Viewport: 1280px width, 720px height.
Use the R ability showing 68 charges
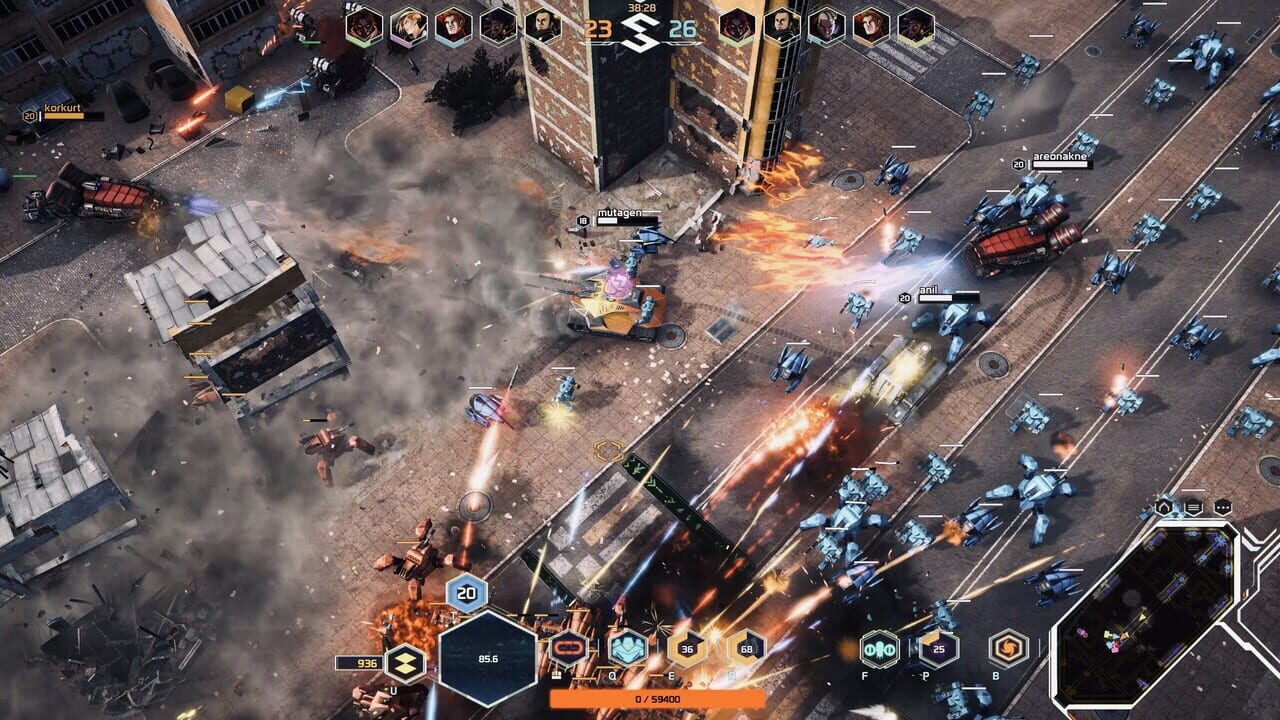coord(747,646)
